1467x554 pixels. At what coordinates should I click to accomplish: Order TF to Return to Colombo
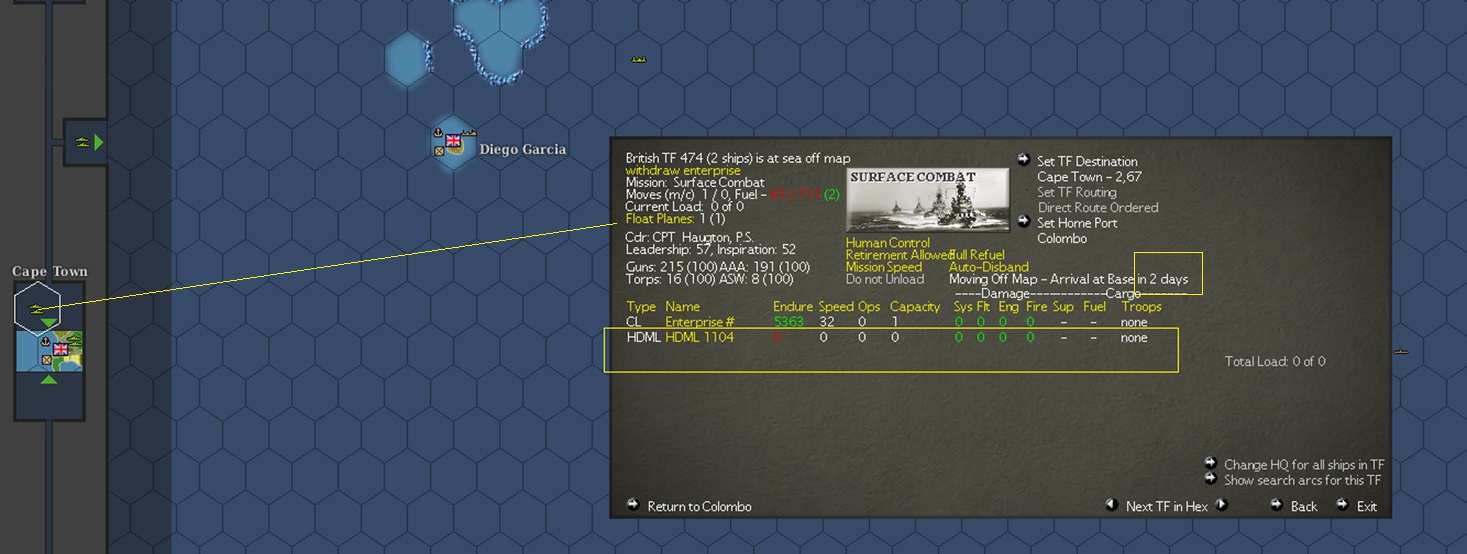click(x=698, y=506)
